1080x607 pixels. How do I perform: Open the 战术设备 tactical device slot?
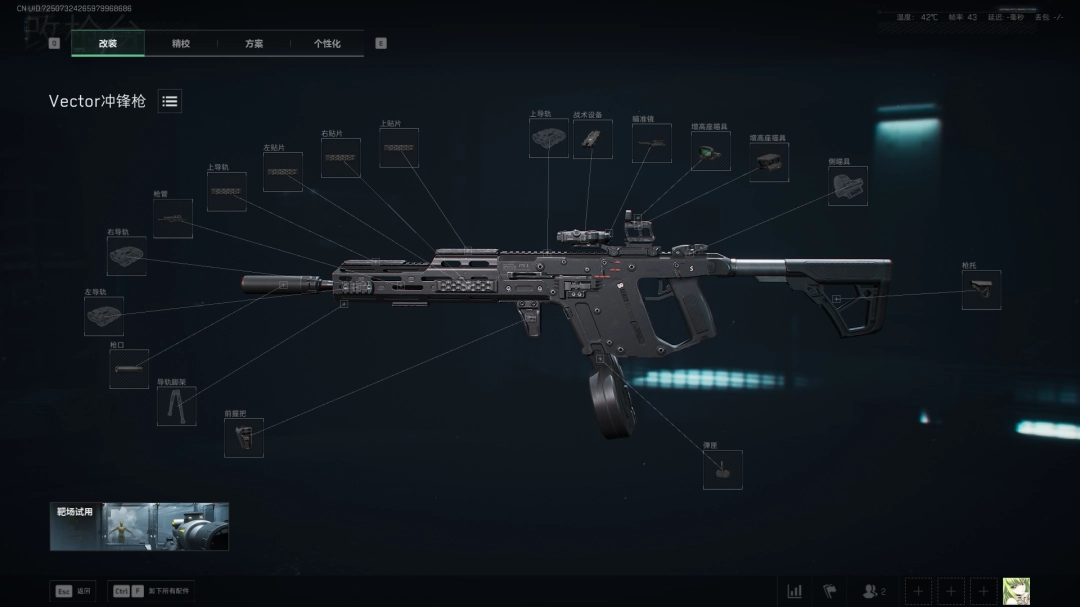coord(593,139)
